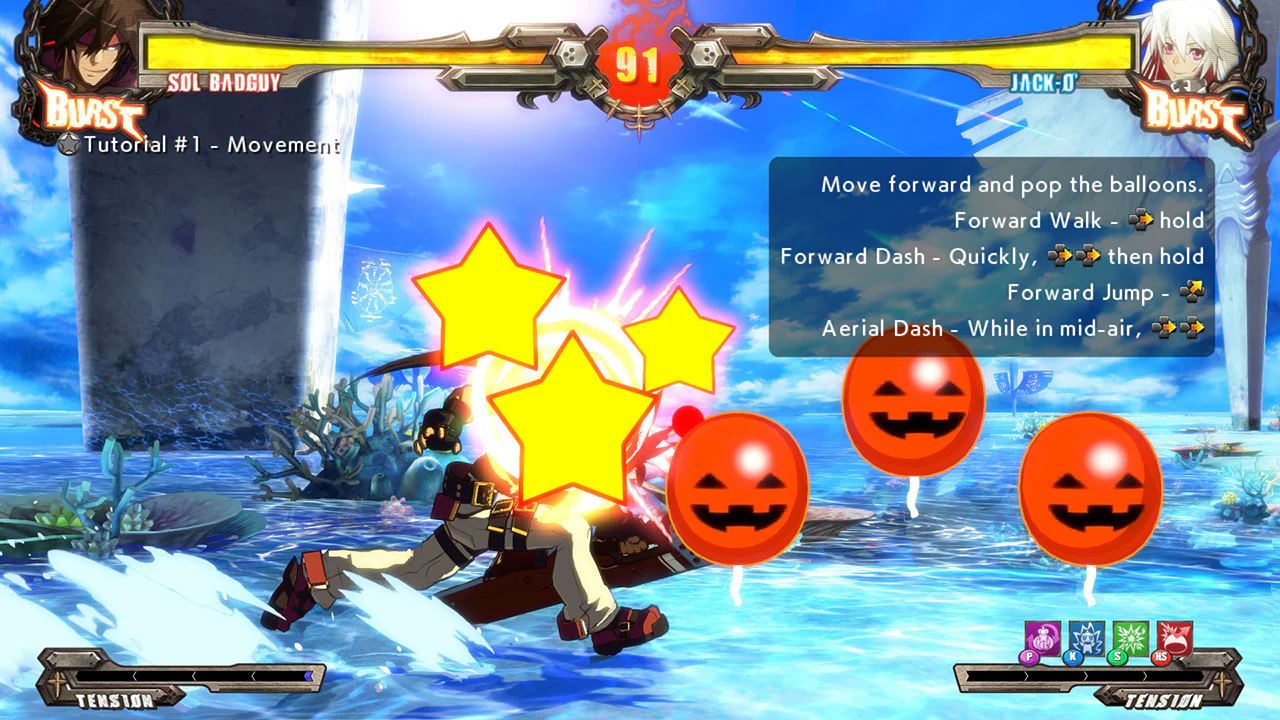
Task: Toggle Jack-O's BURST gauge indicator
Action: pyautogui.click(x=1190, y=112)
